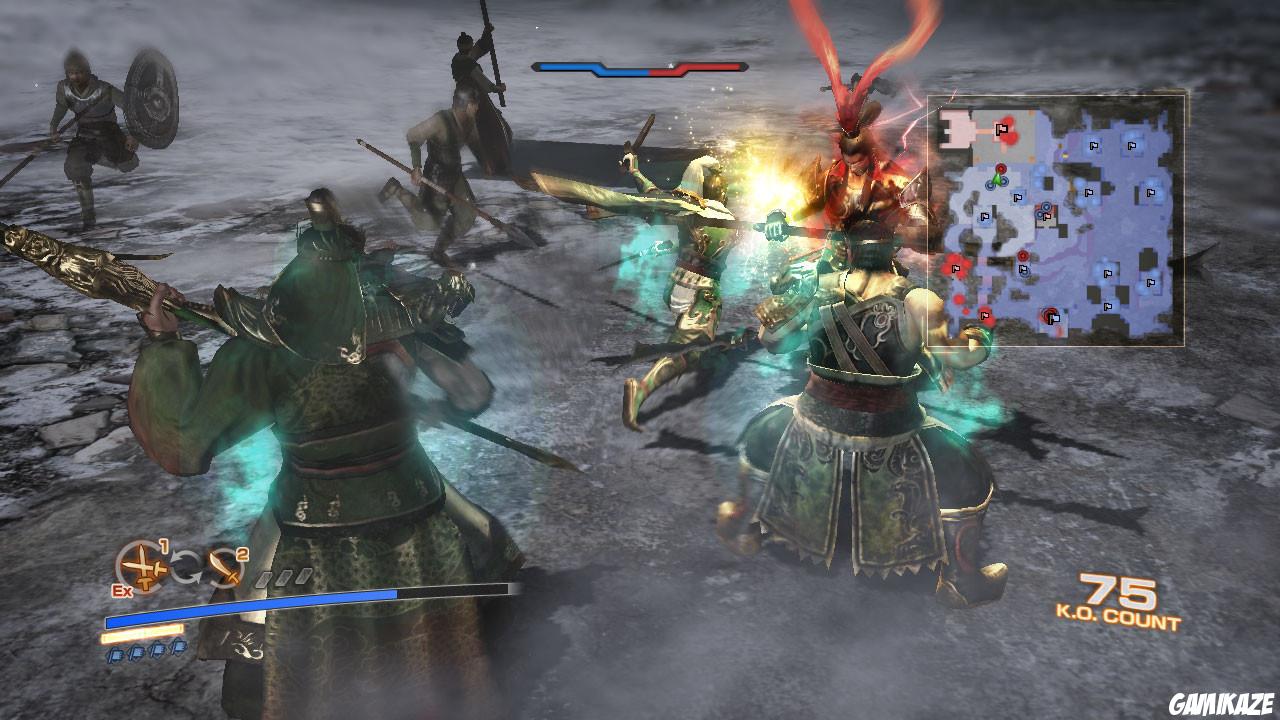The width and height of the screenshot is (1280, 720).
Task: Click the red Ex label under weapon icon
Action: (120, 590)
